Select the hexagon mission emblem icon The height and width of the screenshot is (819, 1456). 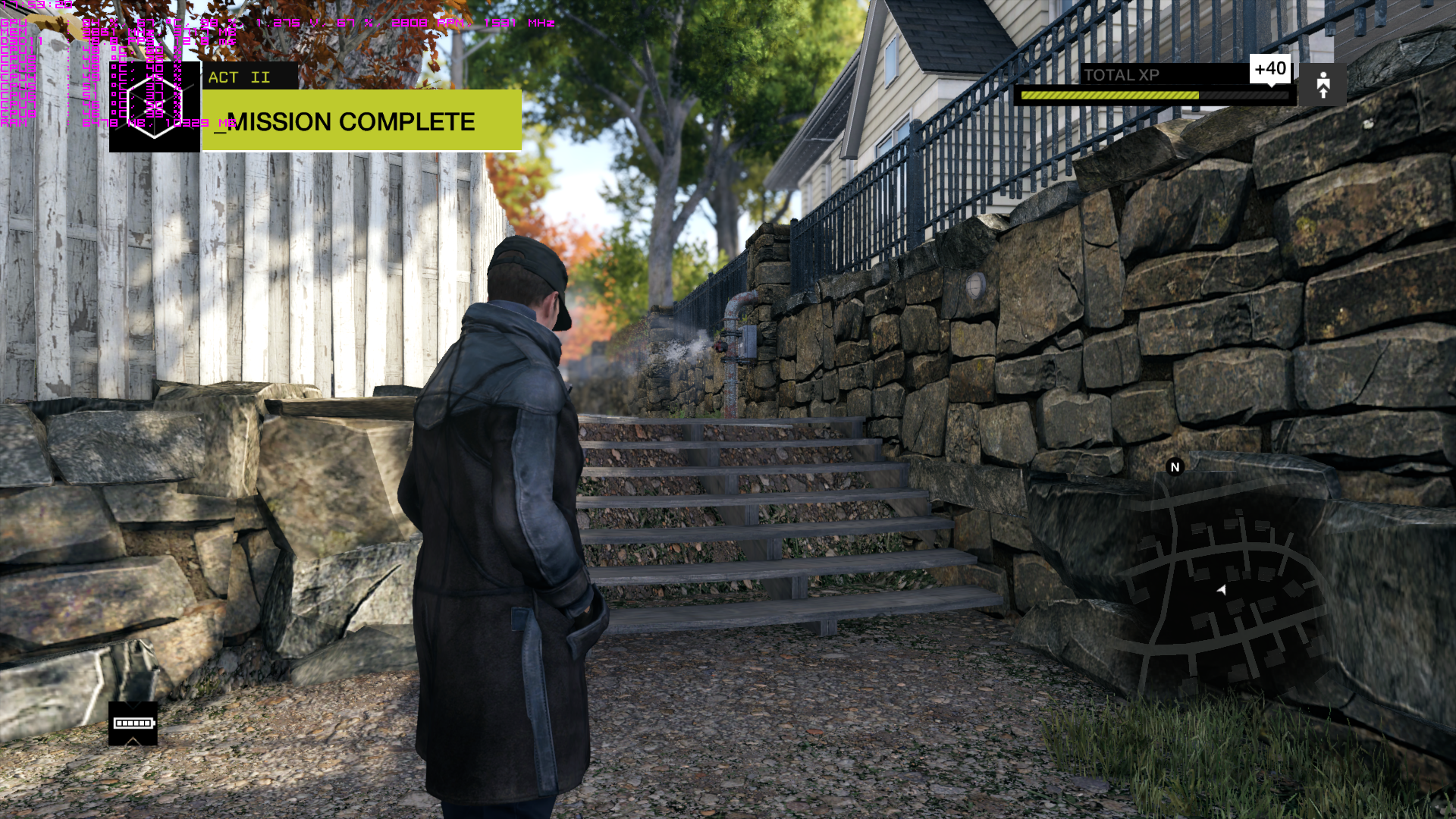[155, 106]
